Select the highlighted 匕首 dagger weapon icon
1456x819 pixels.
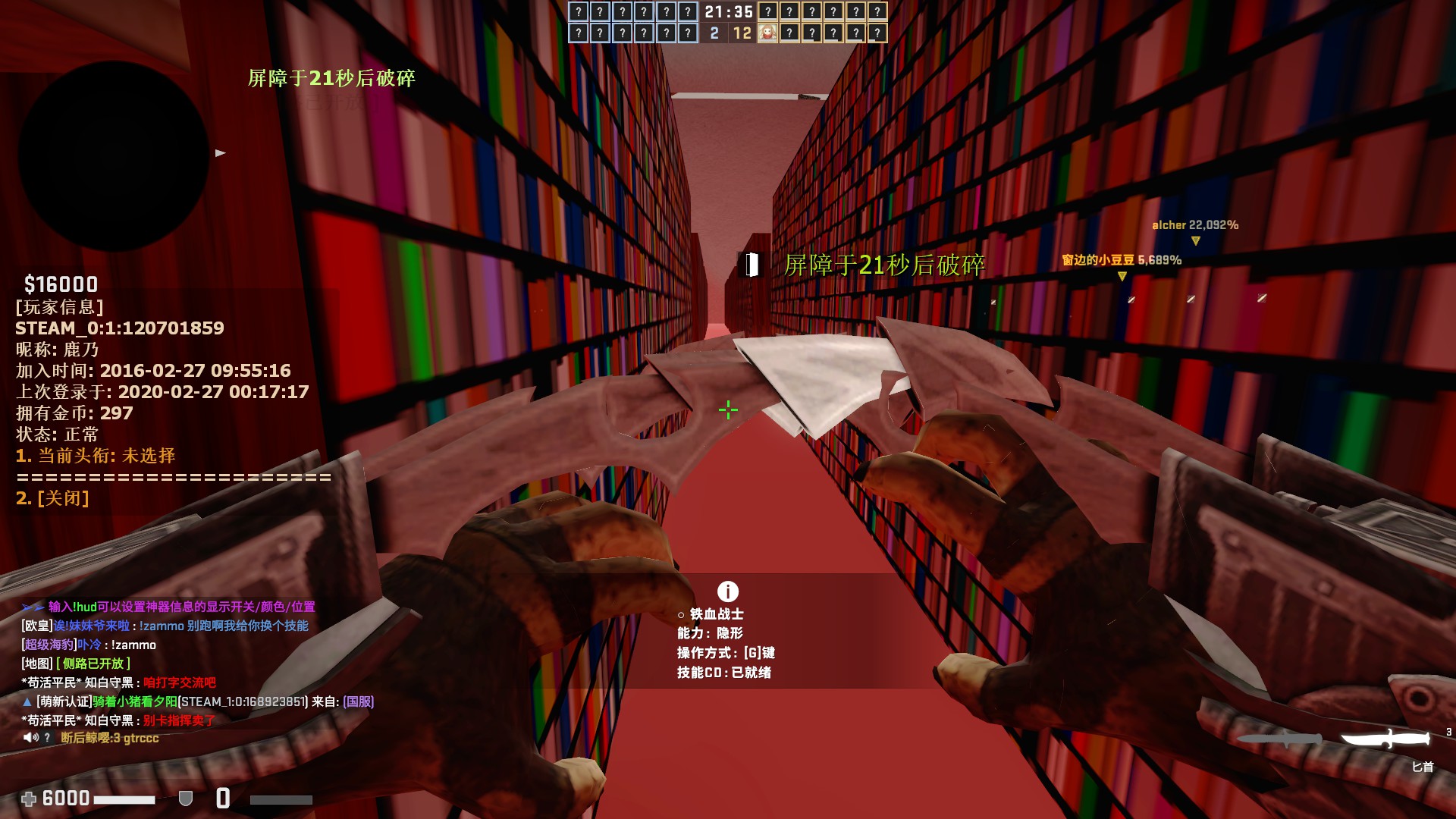pos(1385,738)
